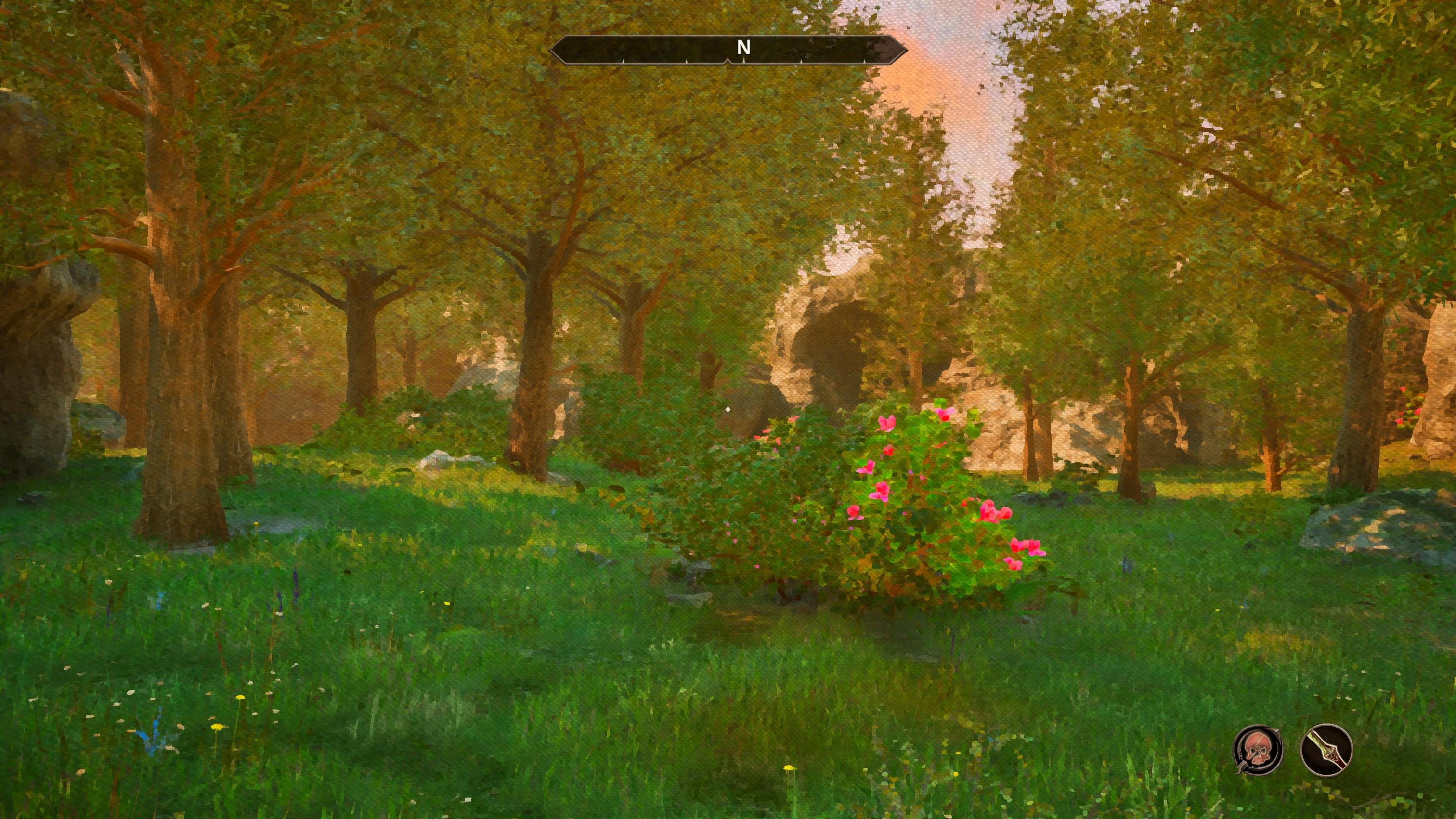The width and height of the screenshot is (1456, 819).
Task: Select the red skull ability icon
Action: pos(1258,750)
